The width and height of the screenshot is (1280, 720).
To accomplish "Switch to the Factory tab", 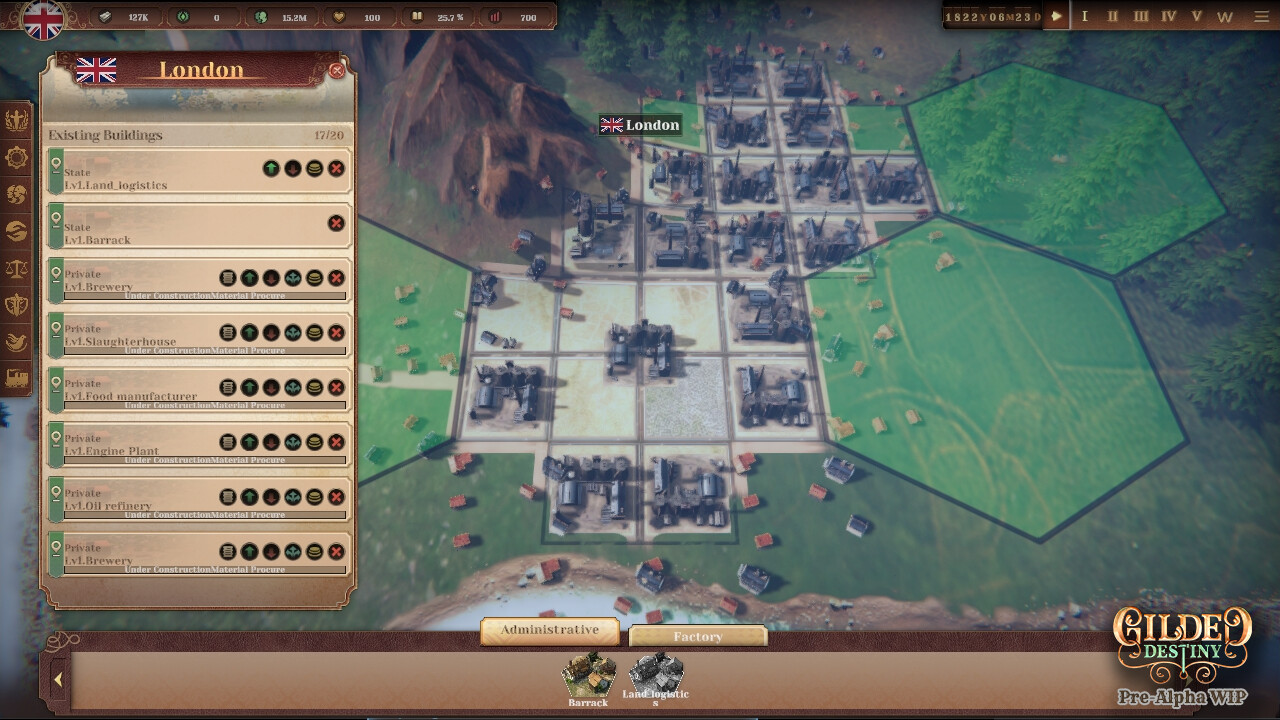I will point(699,637).
